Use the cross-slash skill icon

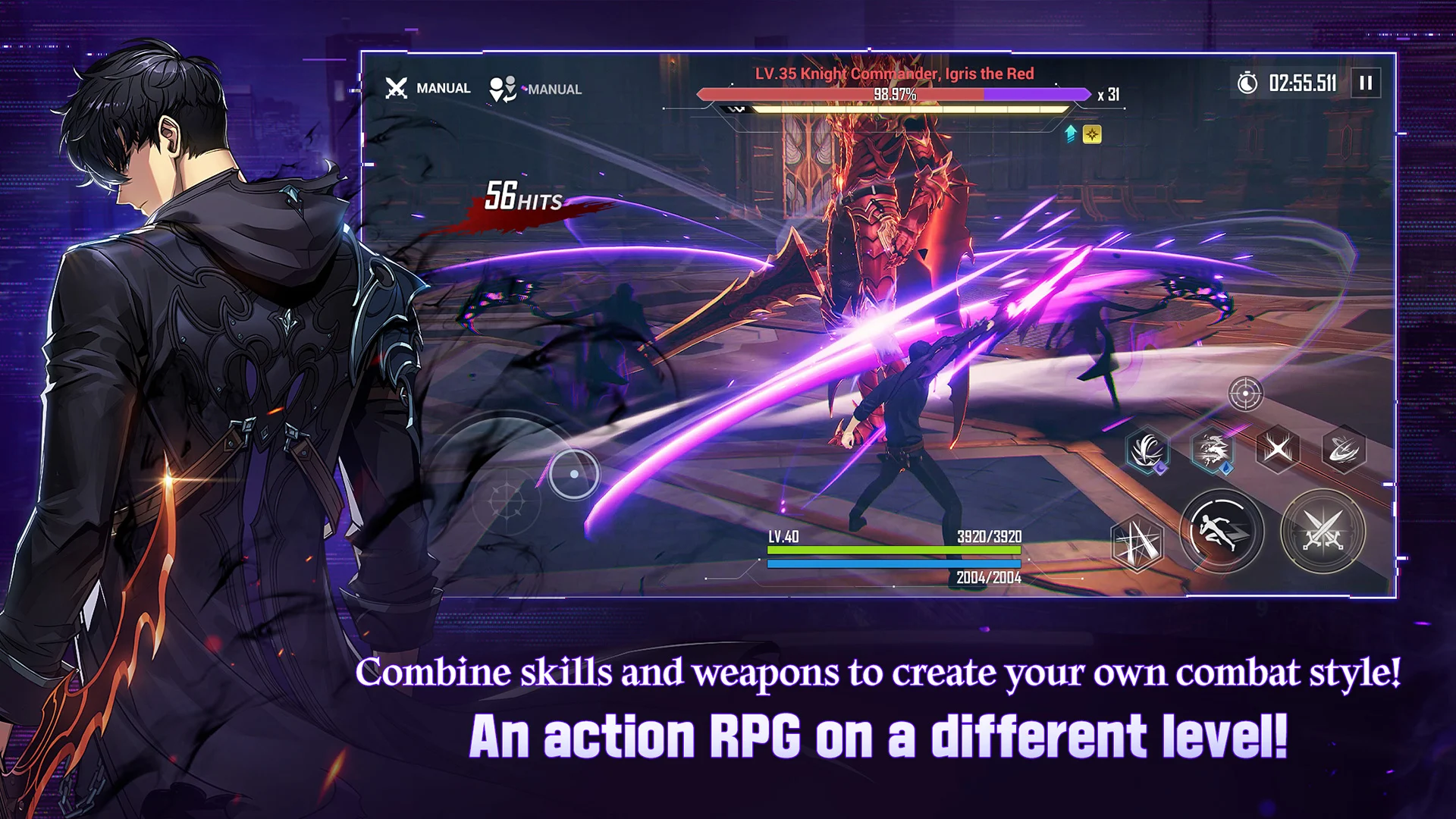[x=1277, y=448]
